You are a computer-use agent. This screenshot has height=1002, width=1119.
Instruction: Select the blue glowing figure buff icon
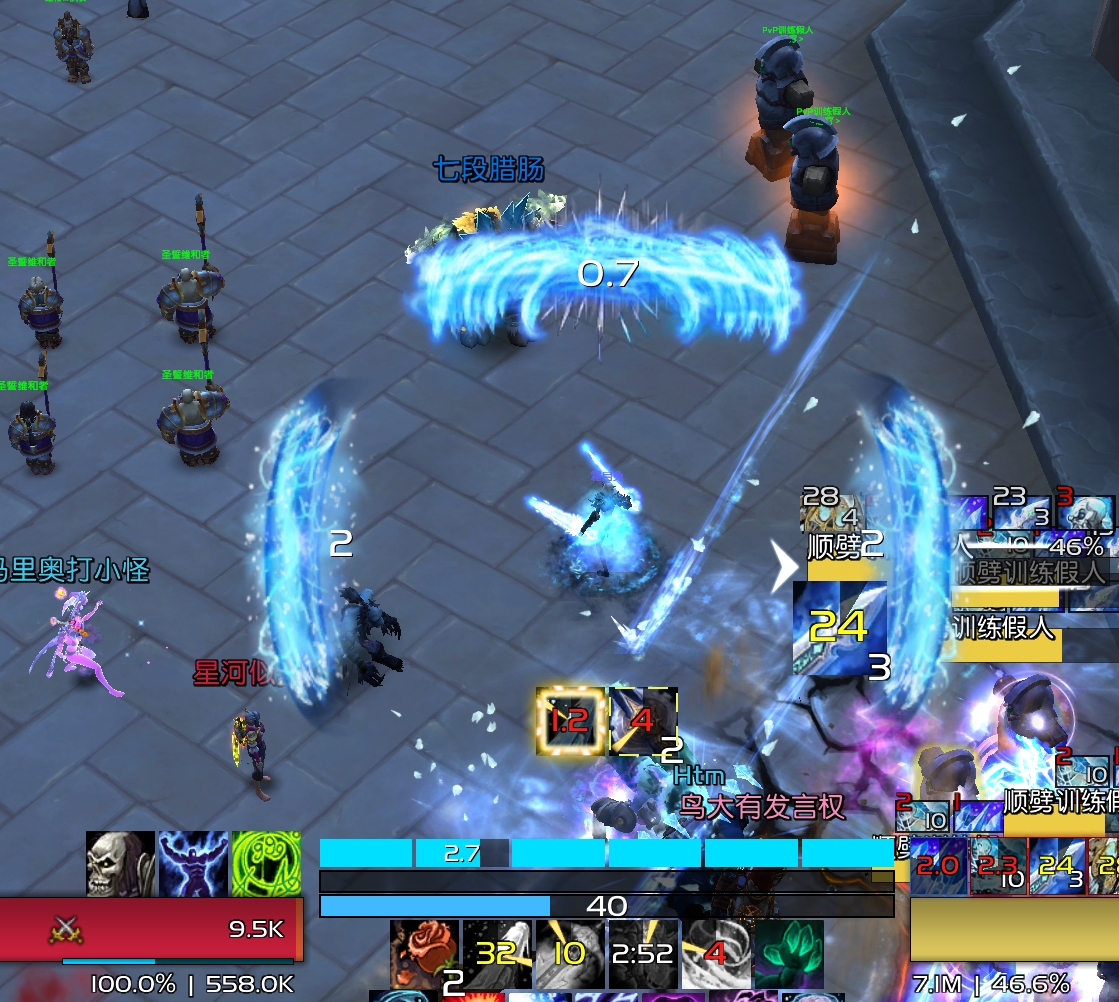coord(193,864)
